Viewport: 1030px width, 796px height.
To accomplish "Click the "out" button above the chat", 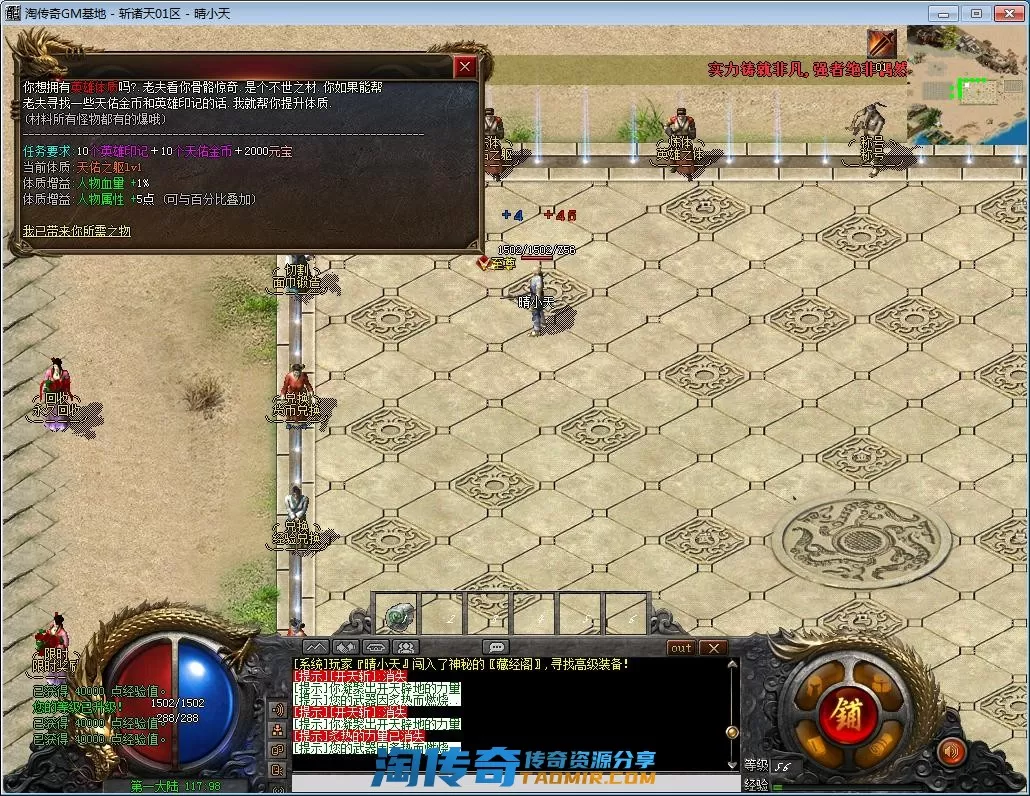I will (681, 648).
